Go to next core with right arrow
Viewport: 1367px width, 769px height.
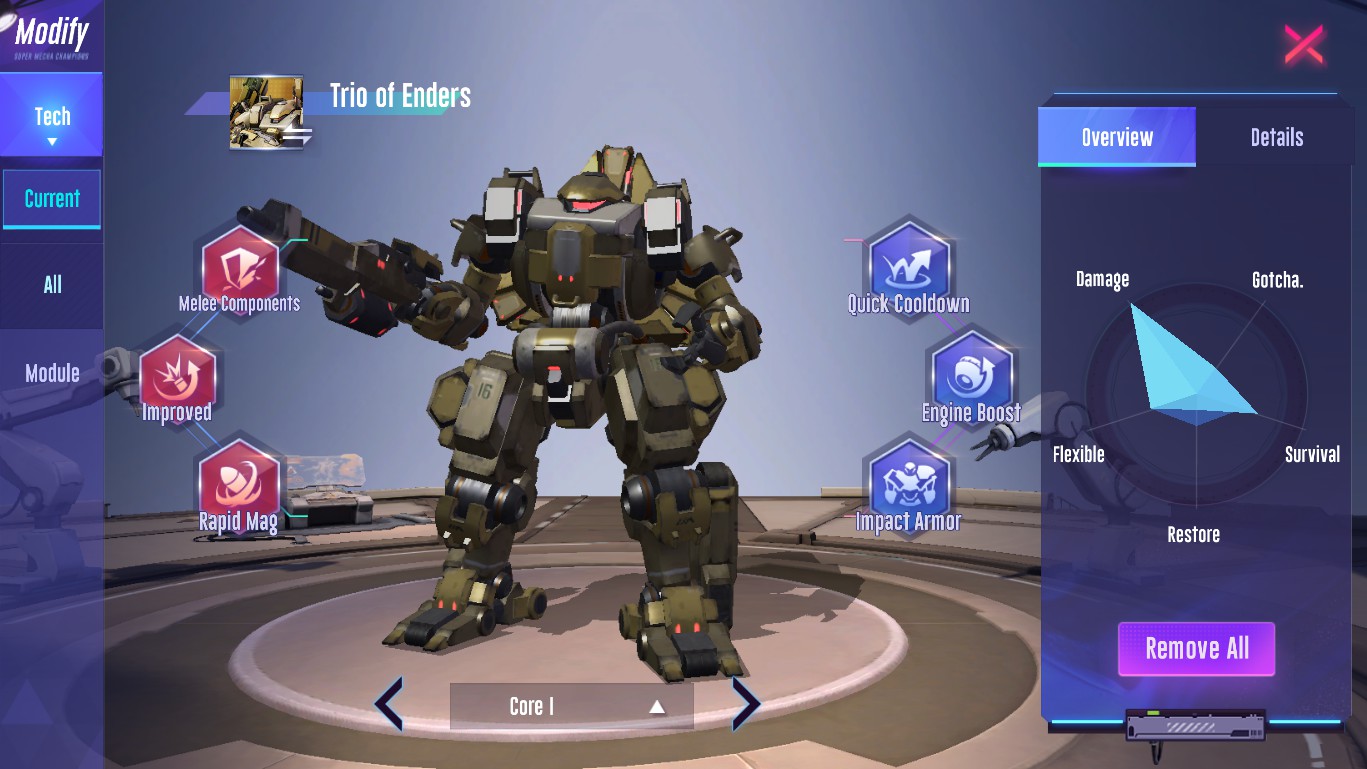coord(746,704)
